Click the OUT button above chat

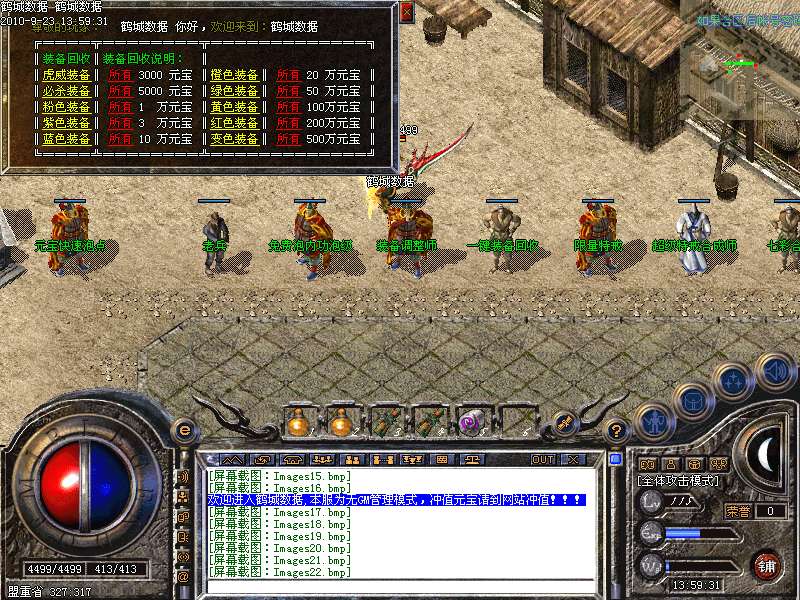coord(543,459)
